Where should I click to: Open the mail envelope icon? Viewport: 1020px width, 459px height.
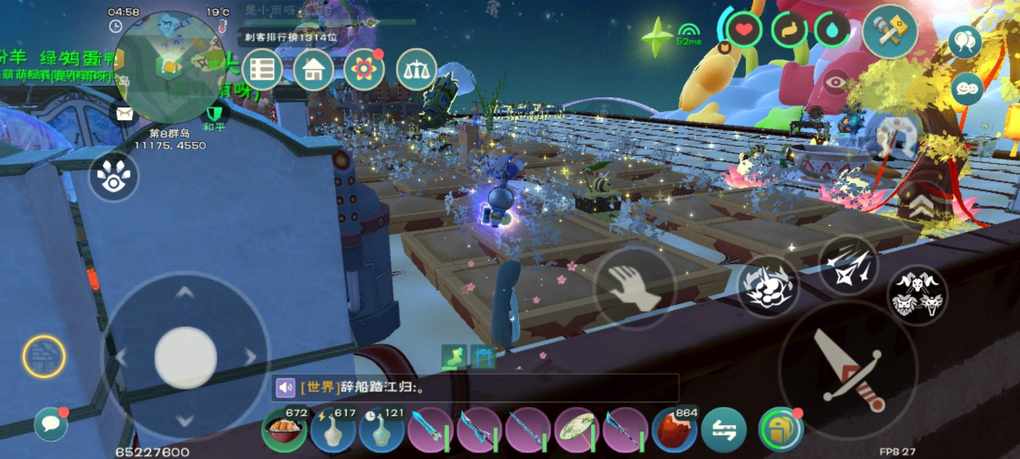pyautogui.click(x=124, y=113)
